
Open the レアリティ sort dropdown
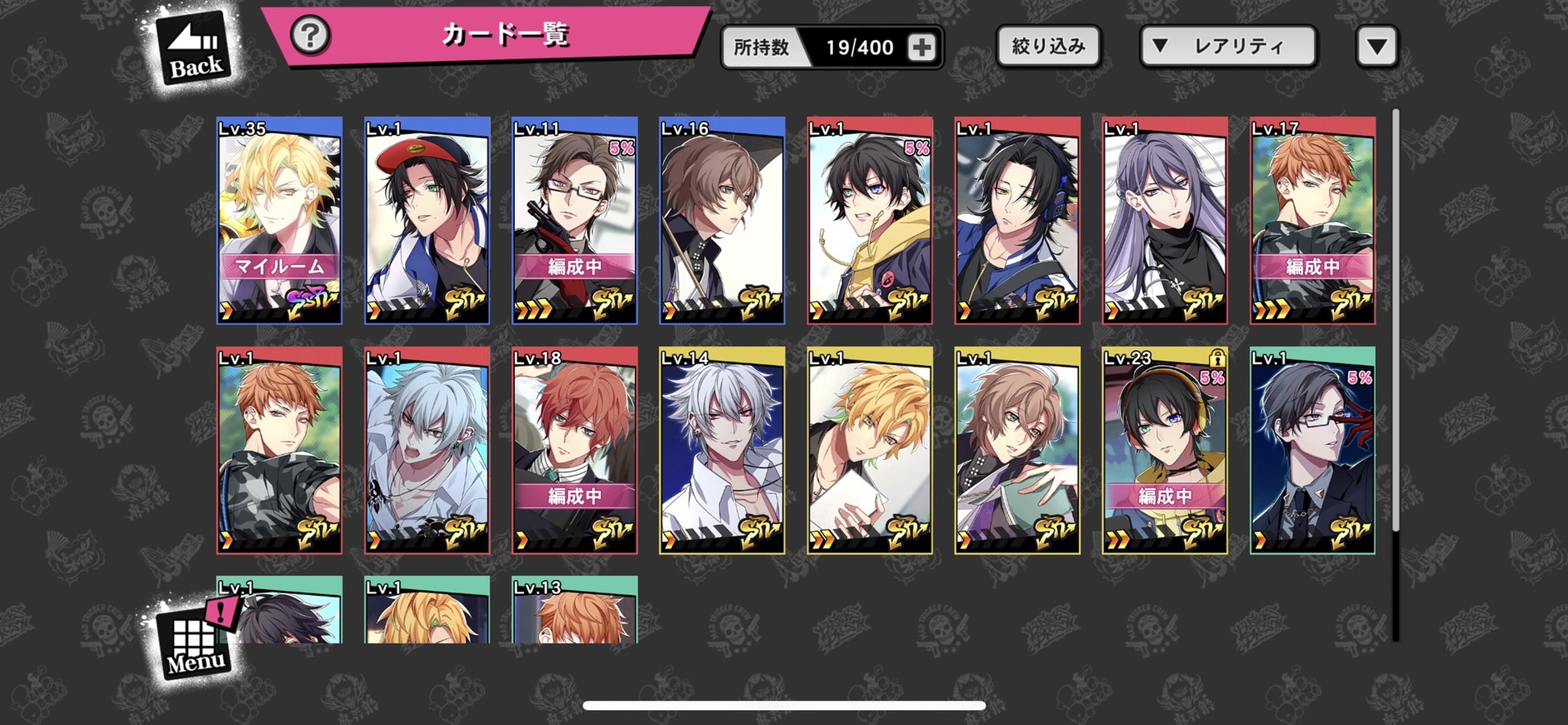tap(1228, 47)
